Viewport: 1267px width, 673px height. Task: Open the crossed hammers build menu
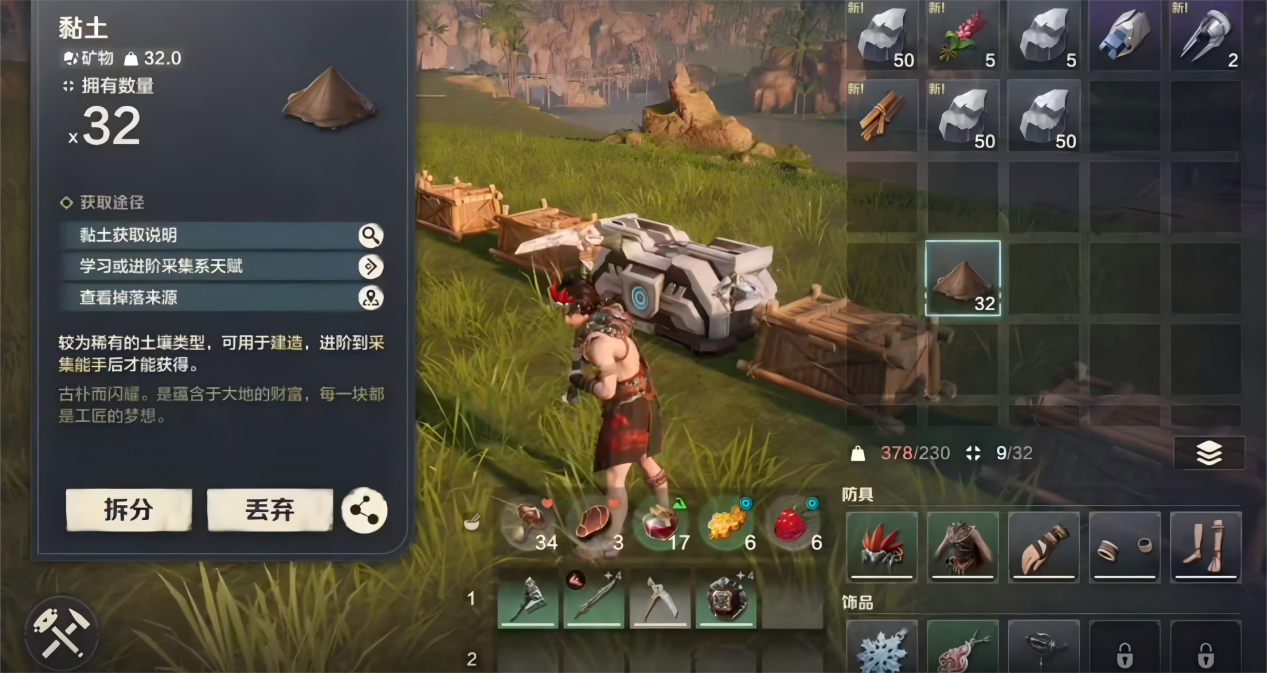[61, 634]
